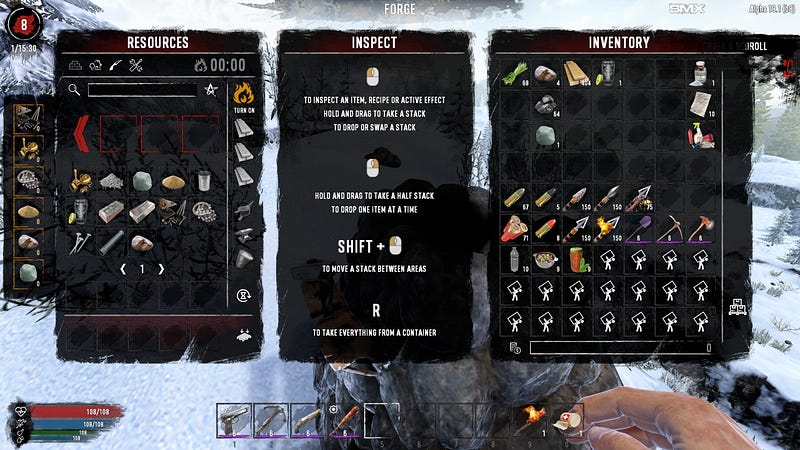
Task: Turn on the forge with the flame button
Action: [244, 95]
